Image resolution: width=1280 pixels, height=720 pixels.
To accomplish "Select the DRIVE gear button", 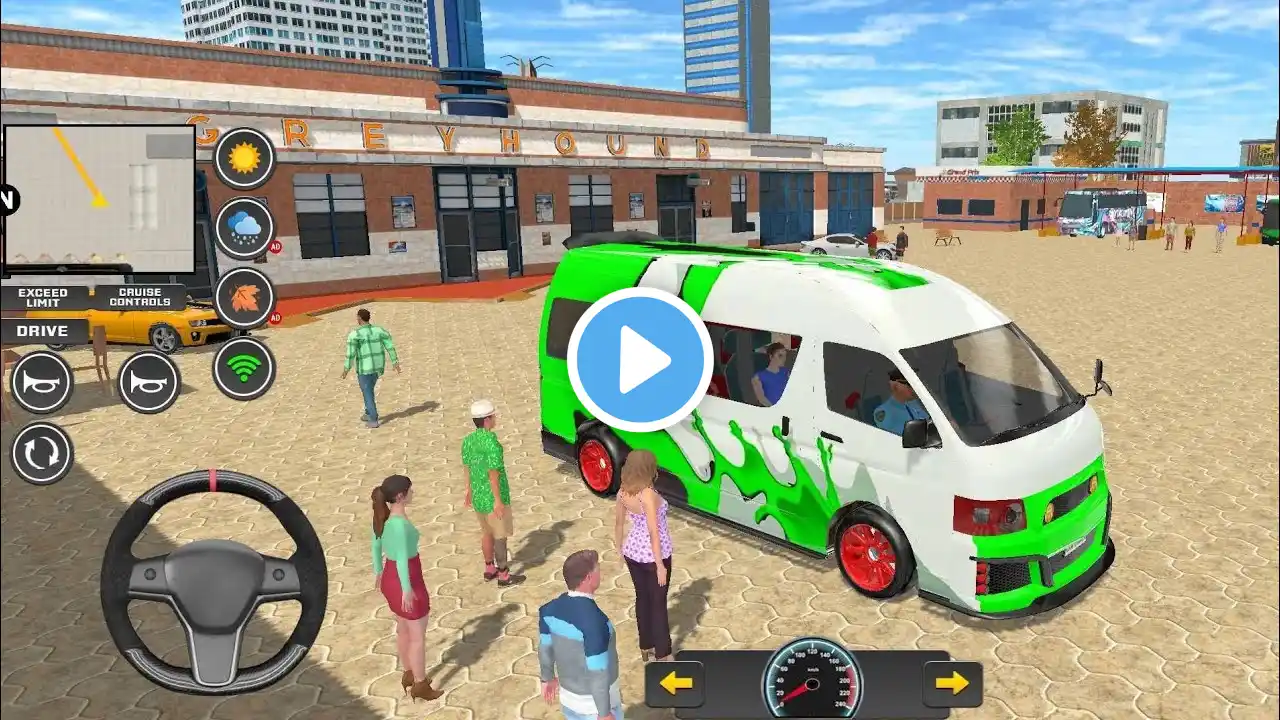I will pos(42,331).
